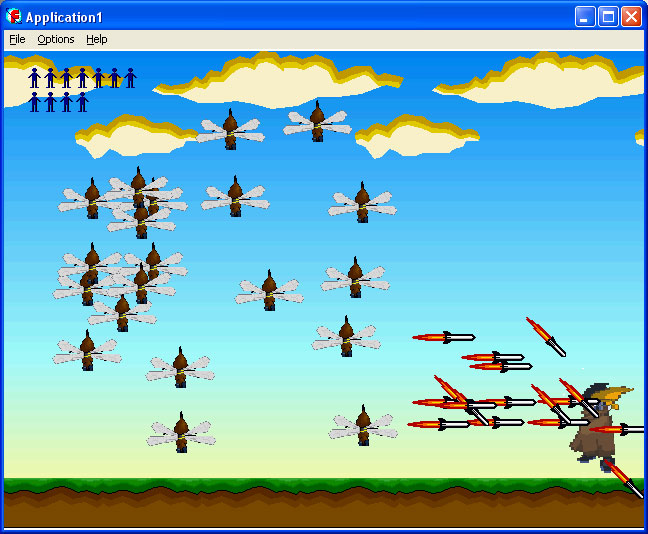
Task: Minimize the Application1 window
Action: tap(585, 17)
